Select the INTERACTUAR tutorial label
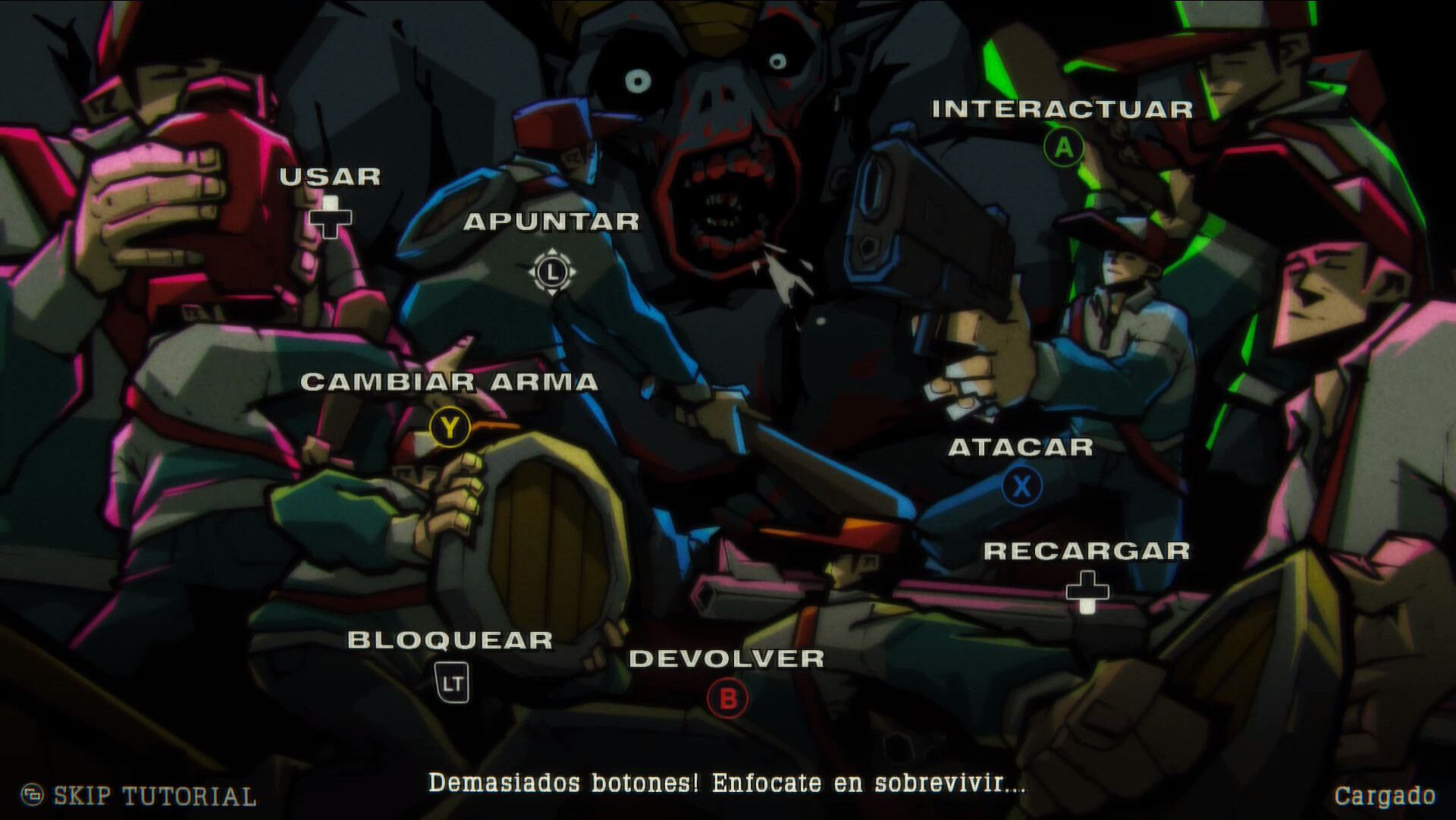 (x=1062, y=108)
